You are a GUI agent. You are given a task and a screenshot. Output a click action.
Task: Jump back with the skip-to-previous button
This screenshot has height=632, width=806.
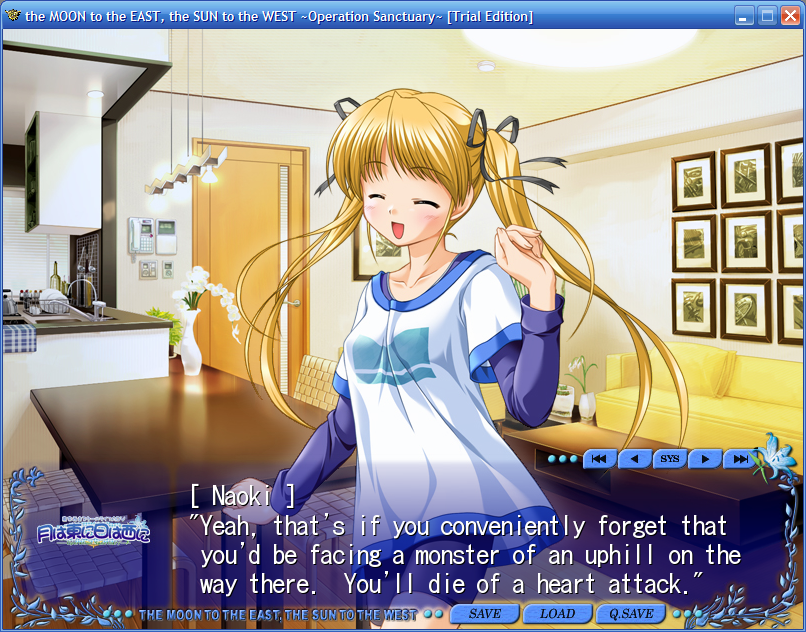(598, 459)
